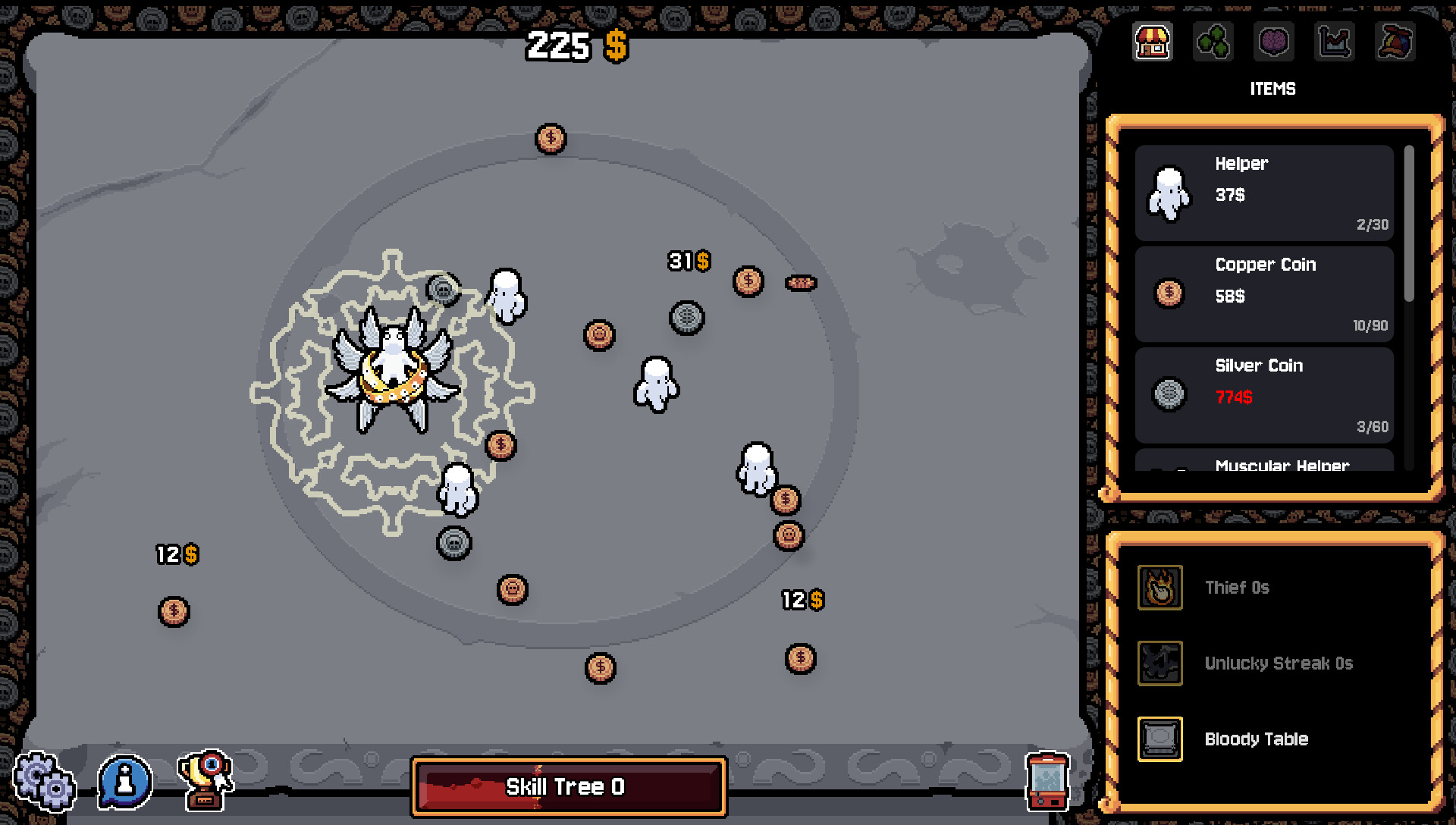Select the Bloody Table icon
The height and width of the screenshot is (825, 1456).
pyautogui.click(x=1159, y=739)
